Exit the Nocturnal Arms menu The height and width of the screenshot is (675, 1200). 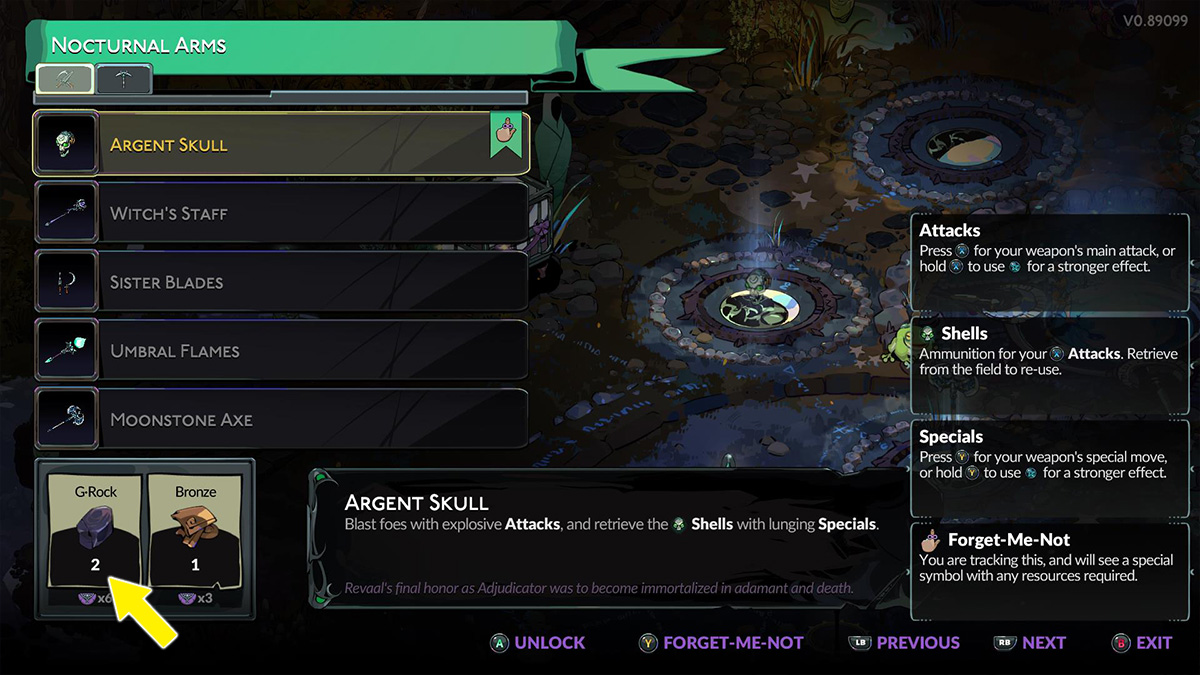1142,643
